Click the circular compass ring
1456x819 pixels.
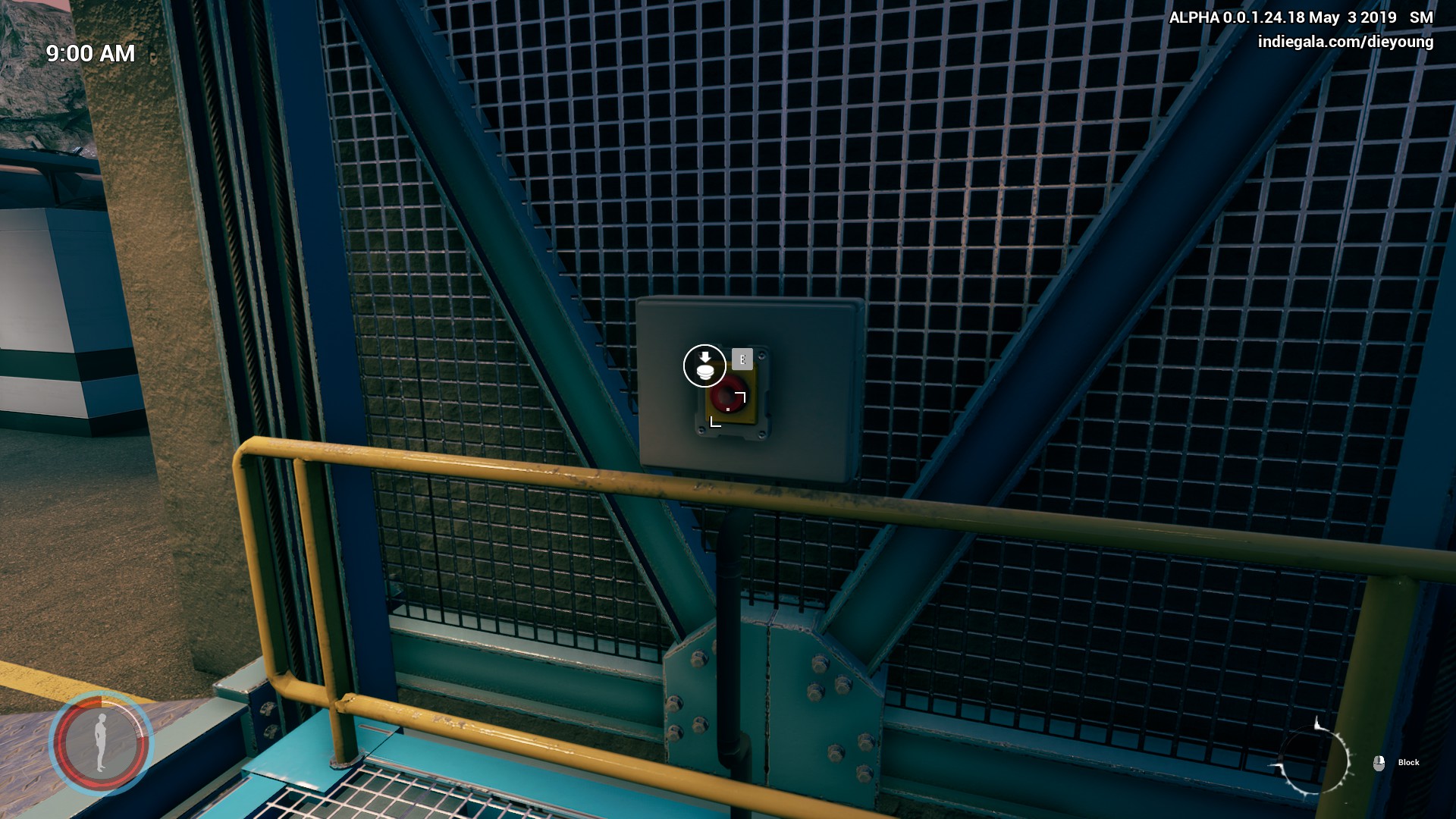tap(1316, 760)
